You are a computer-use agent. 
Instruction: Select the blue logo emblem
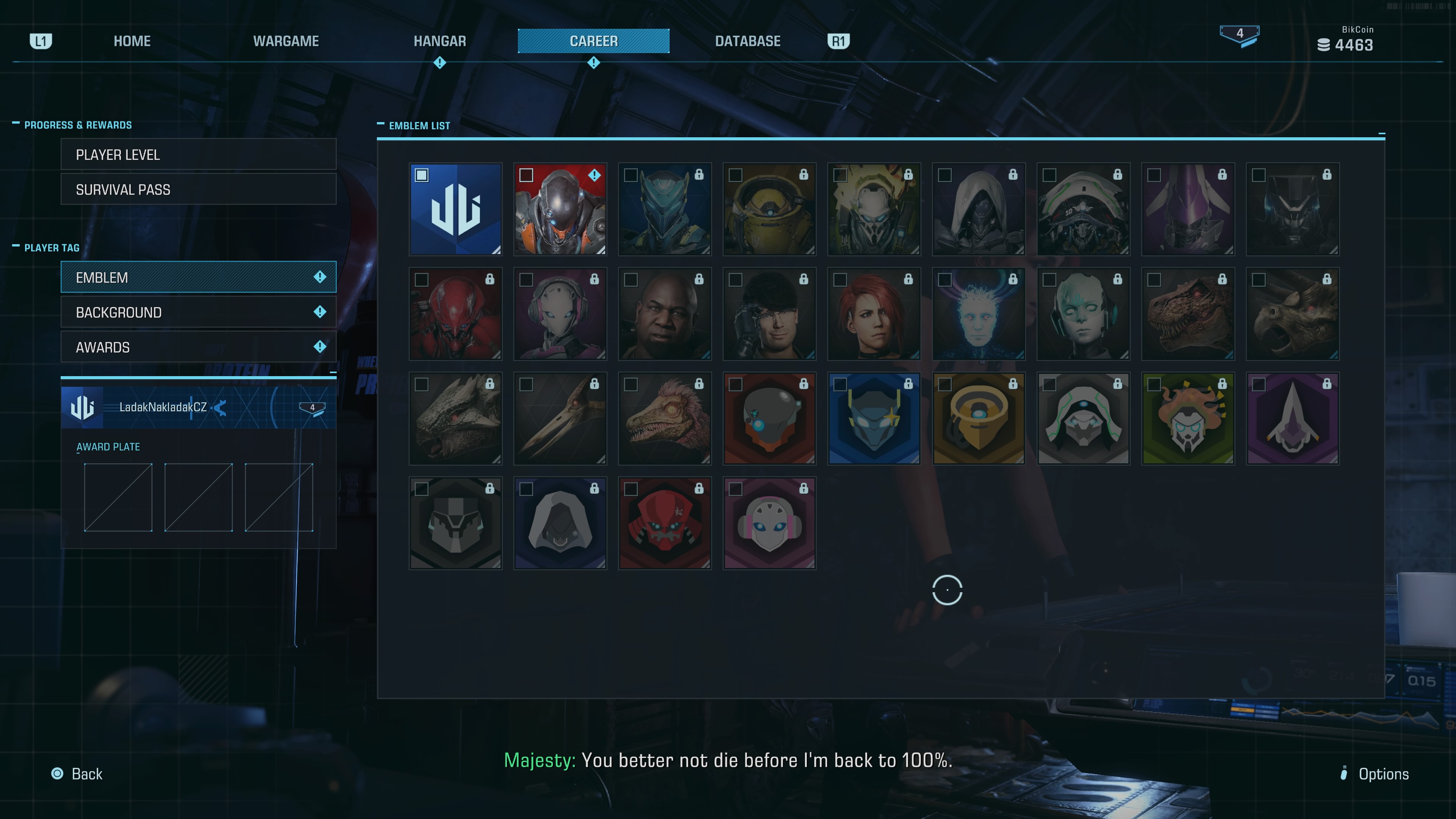click(455, 210)
